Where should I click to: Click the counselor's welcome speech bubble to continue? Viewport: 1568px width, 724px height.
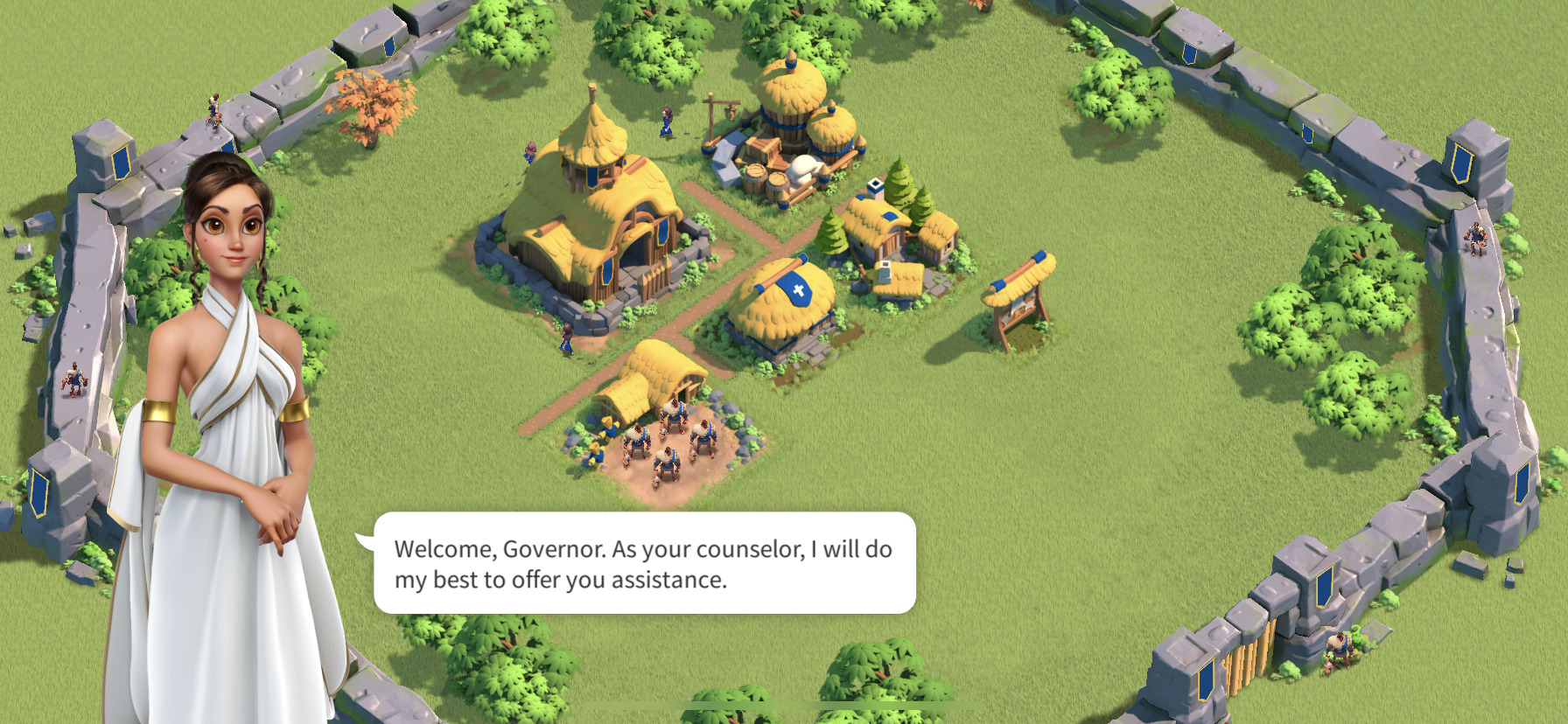pyautogui.click(x=644, y=563)
